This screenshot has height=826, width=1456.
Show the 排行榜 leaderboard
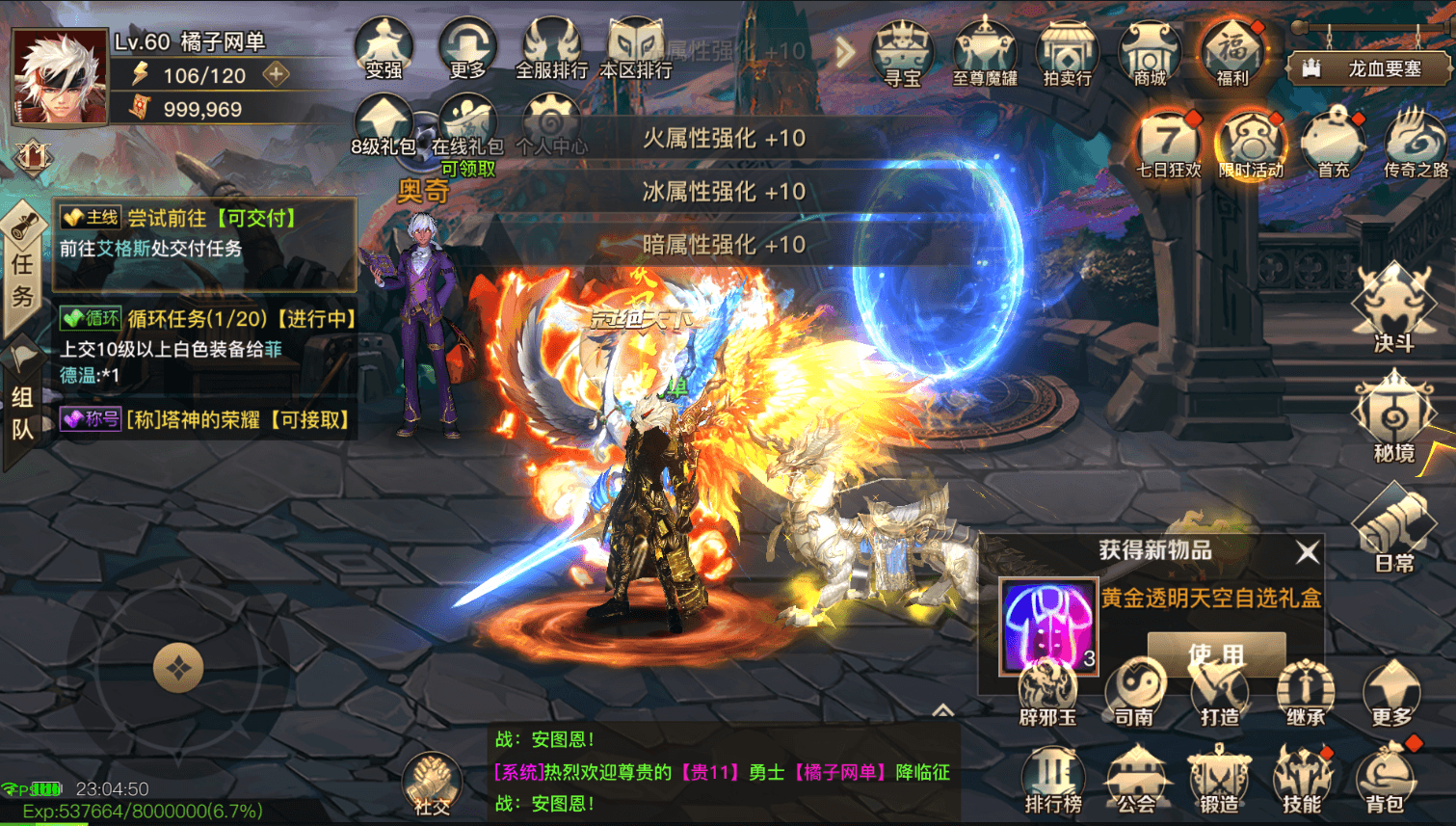click(x=1053, y=781)
